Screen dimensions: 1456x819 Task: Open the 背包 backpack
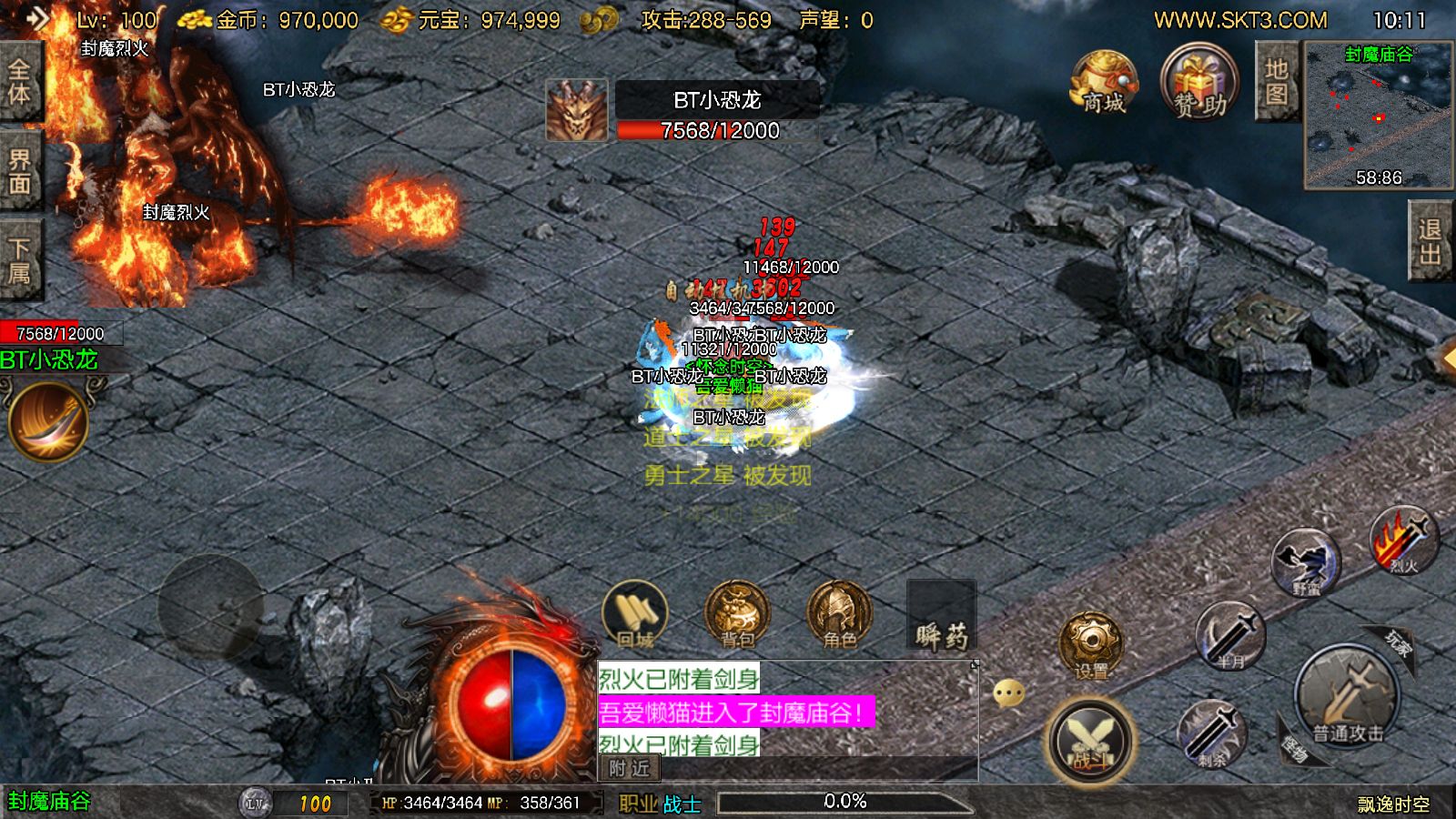[x=737, y=614]
